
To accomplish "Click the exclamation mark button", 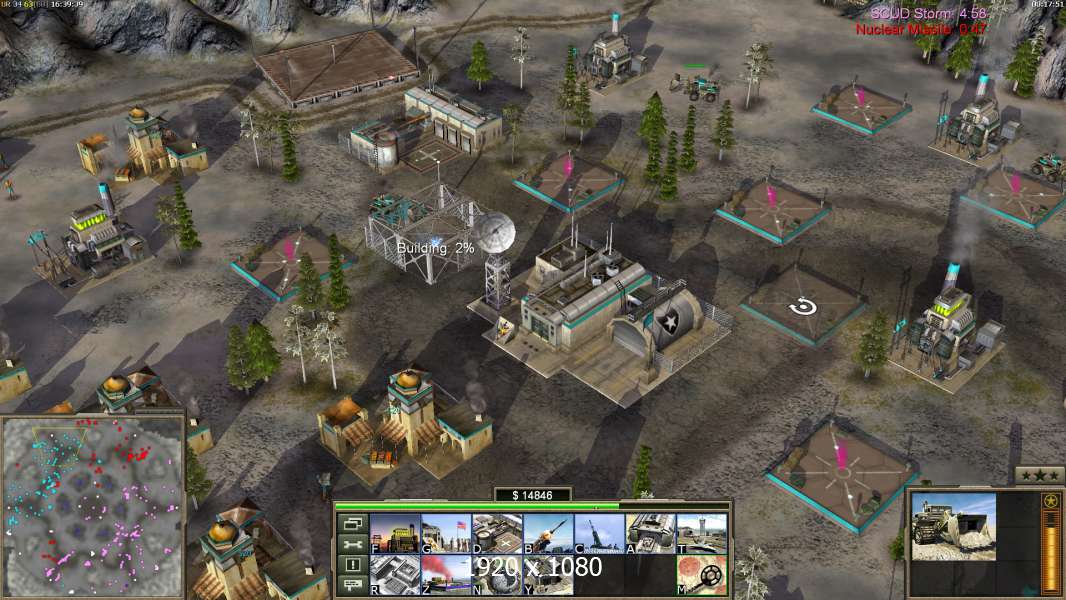I will [352, 565].
